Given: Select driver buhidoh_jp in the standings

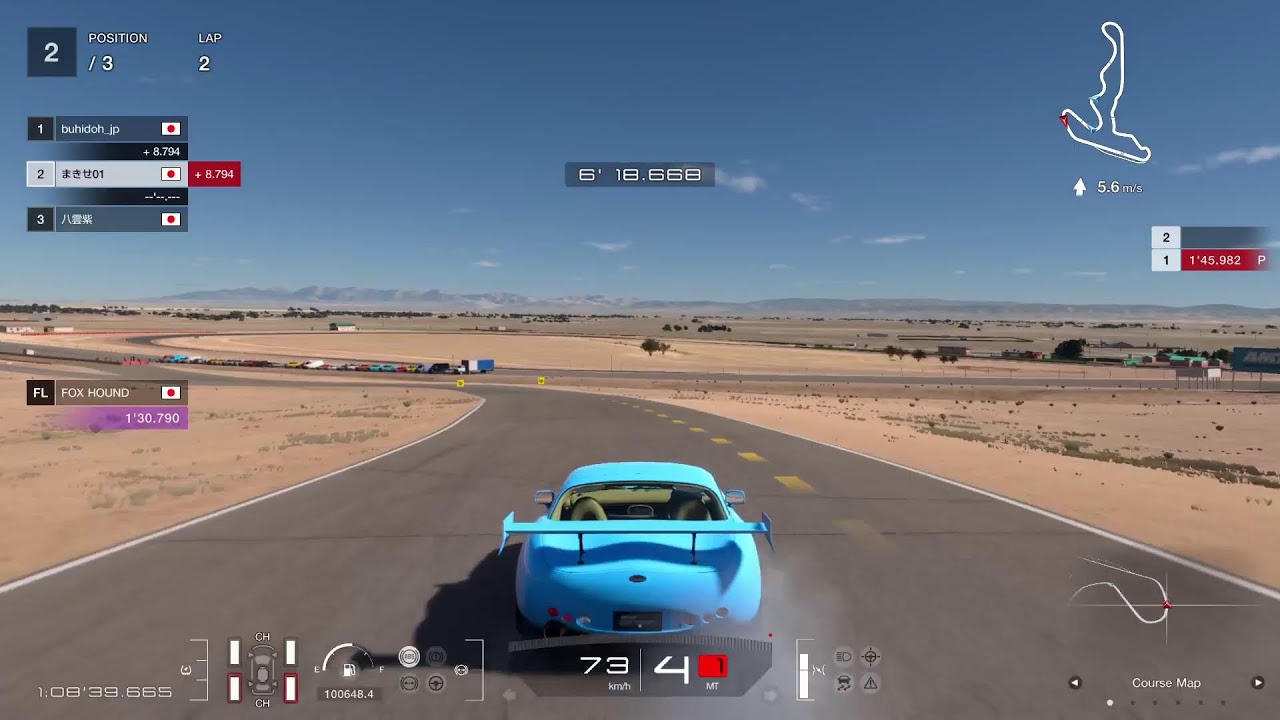Looking at the screenshot, I should 107,129.
